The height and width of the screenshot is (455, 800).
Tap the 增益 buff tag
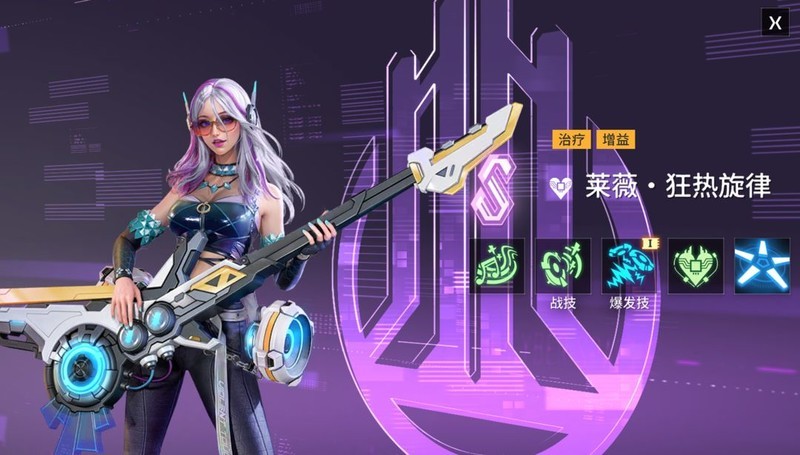pos(615,140)
